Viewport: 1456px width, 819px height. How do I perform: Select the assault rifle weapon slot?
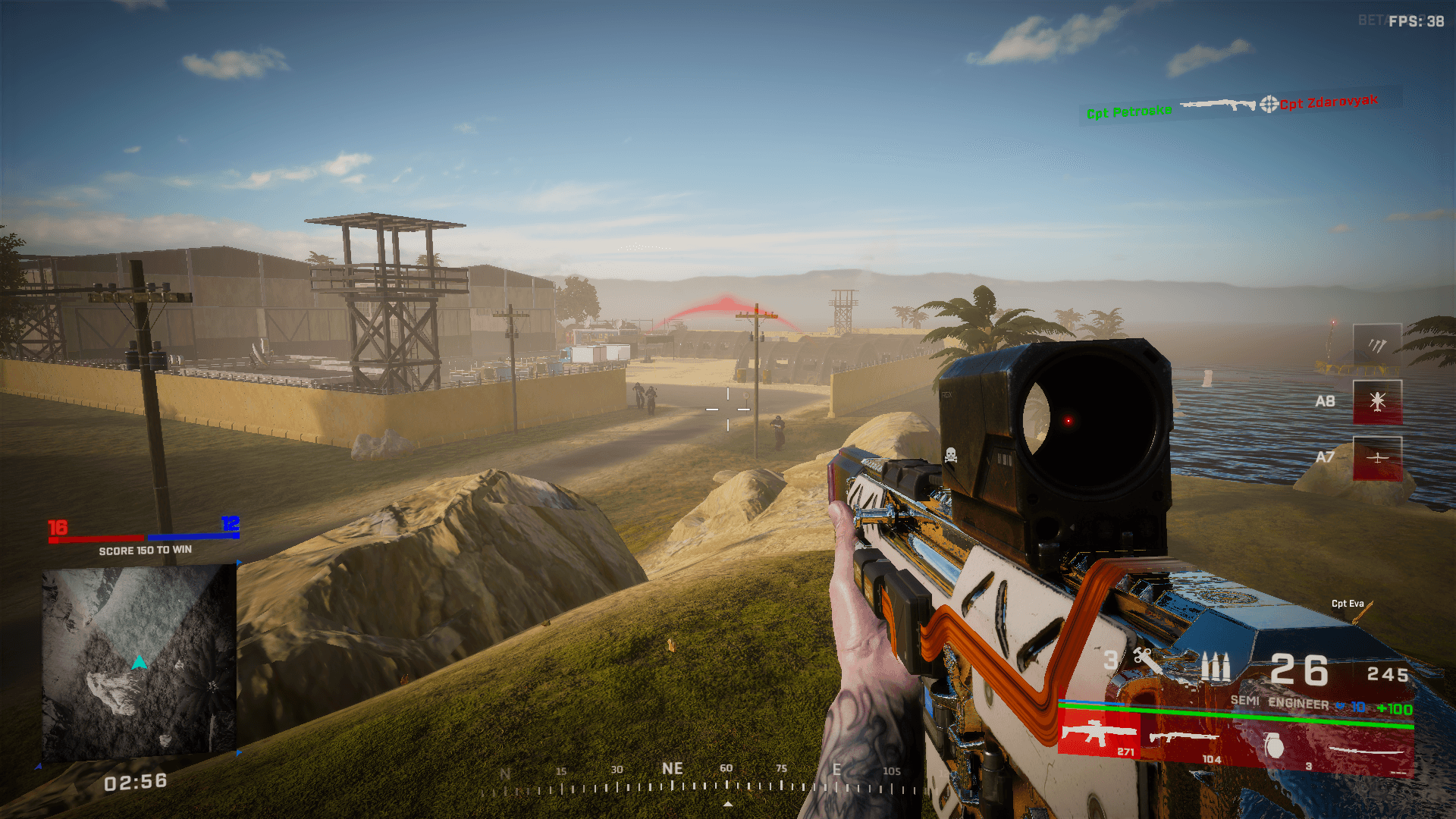point(1098,734)
